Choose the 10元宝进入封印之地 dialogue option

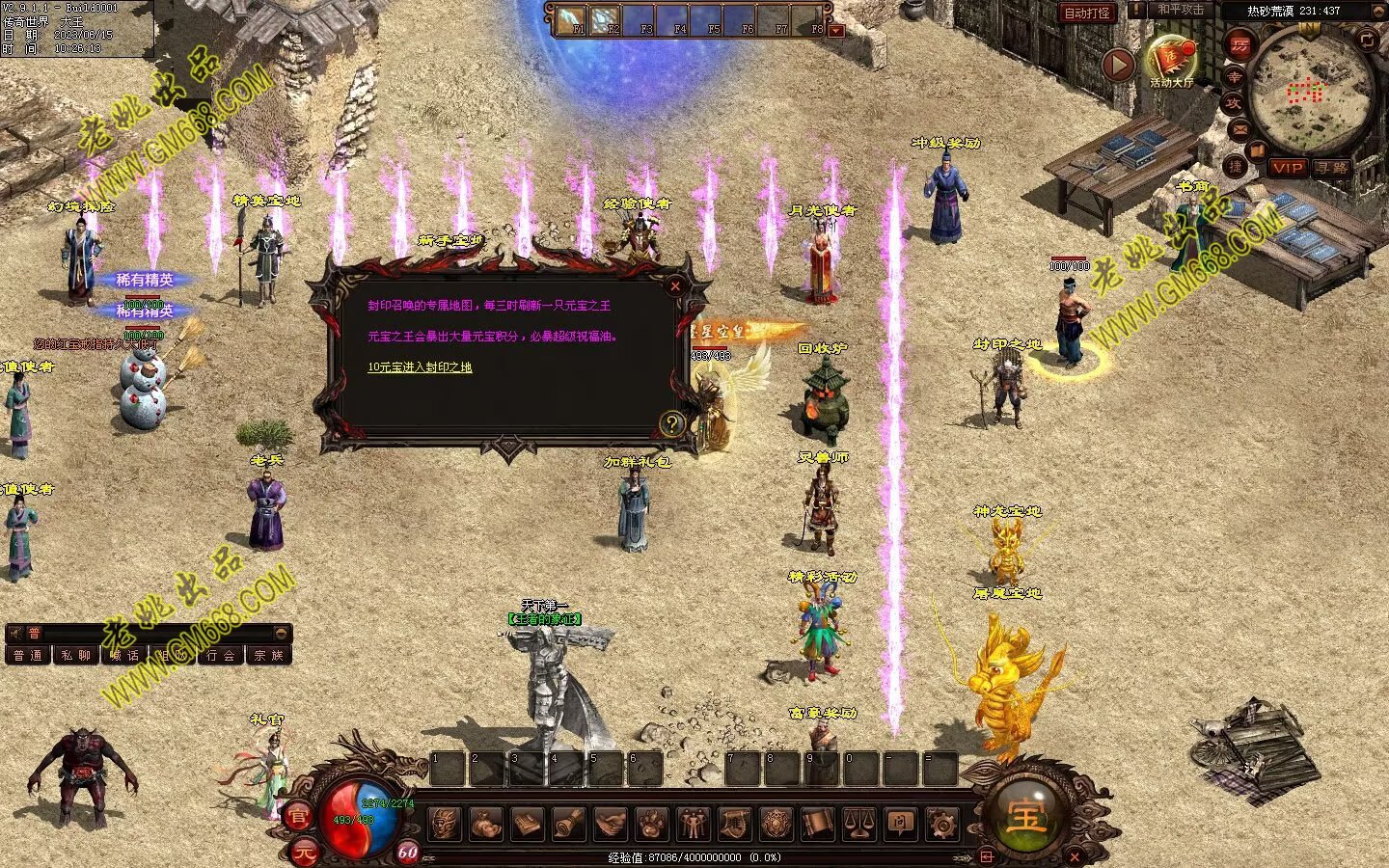coord(420,367)
